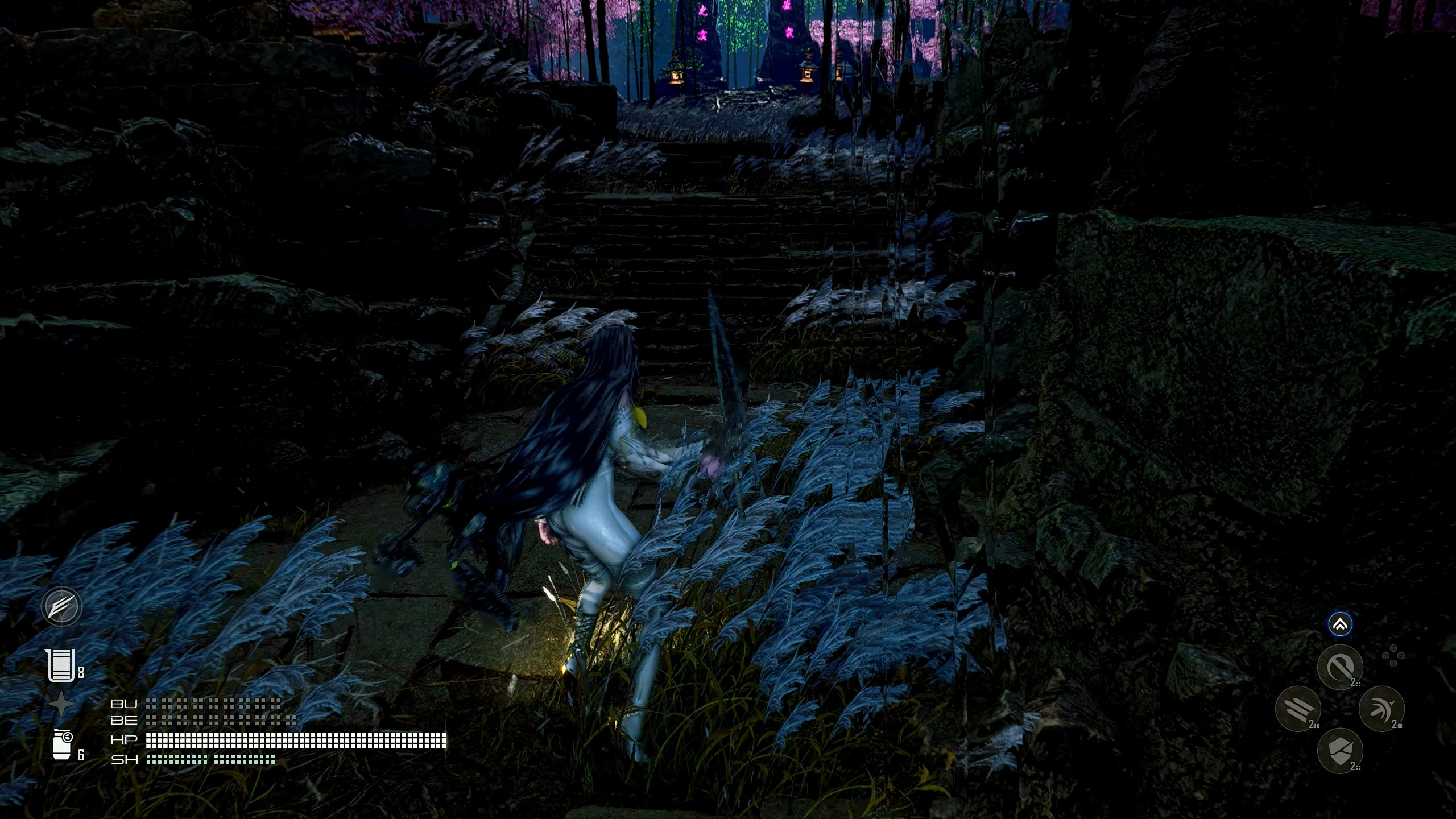The image size is (1456, 819).
Task: Activate the circular slash Beta skill
Action: pos(1340,667)
